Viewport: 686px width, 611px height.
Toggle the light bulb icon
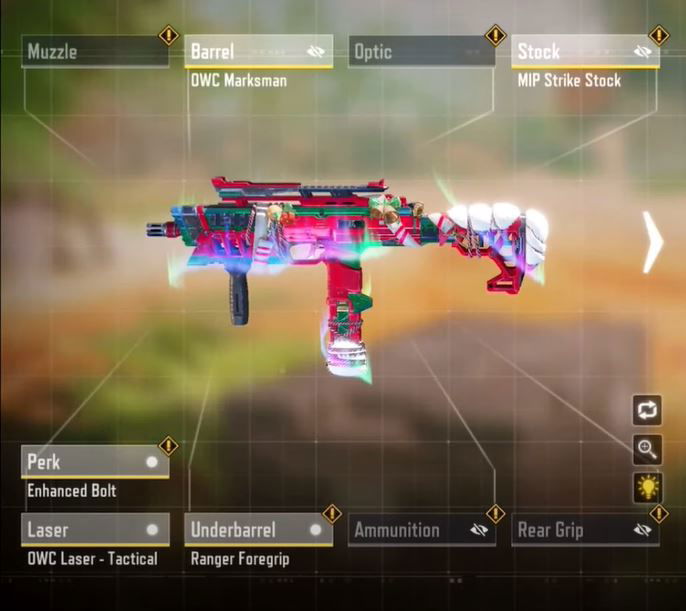pos(647,487)
